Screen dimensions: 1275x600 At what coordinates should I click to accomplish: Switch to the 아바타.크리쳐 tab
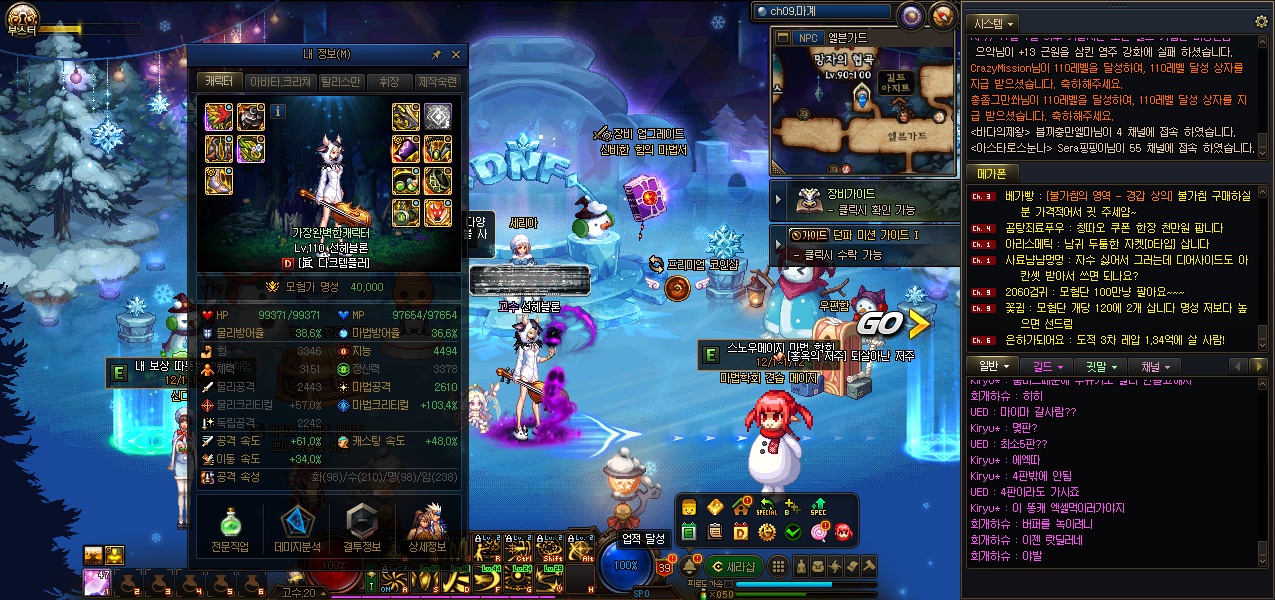click(280, 82)
